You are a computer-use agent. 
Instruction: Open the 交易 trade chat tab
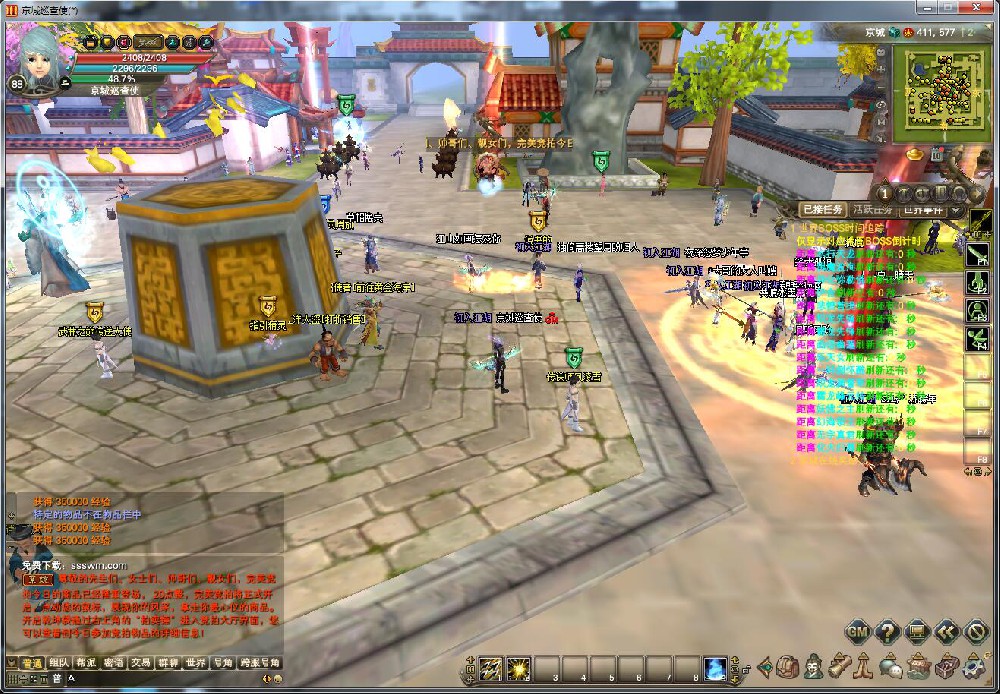140,663
